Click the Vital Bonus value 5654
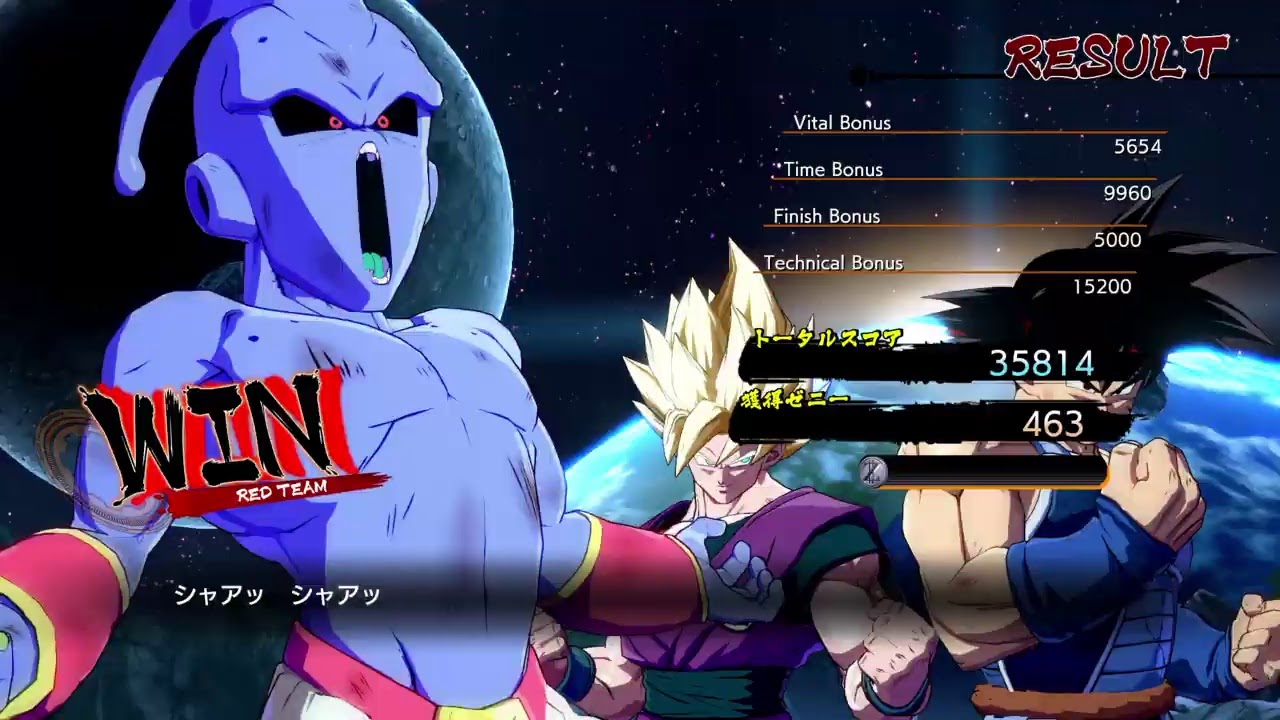This screenshot has height=720, width=1280. 1138,146
